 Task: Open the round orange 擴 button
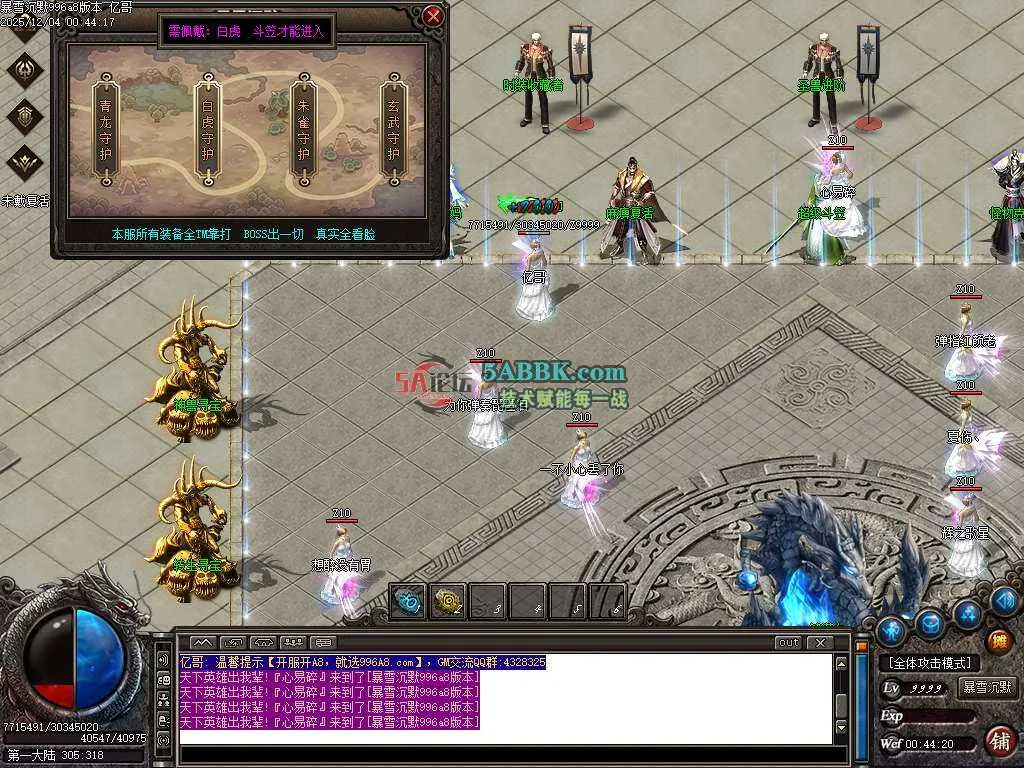pyautogui.click(x=998, y=641)
